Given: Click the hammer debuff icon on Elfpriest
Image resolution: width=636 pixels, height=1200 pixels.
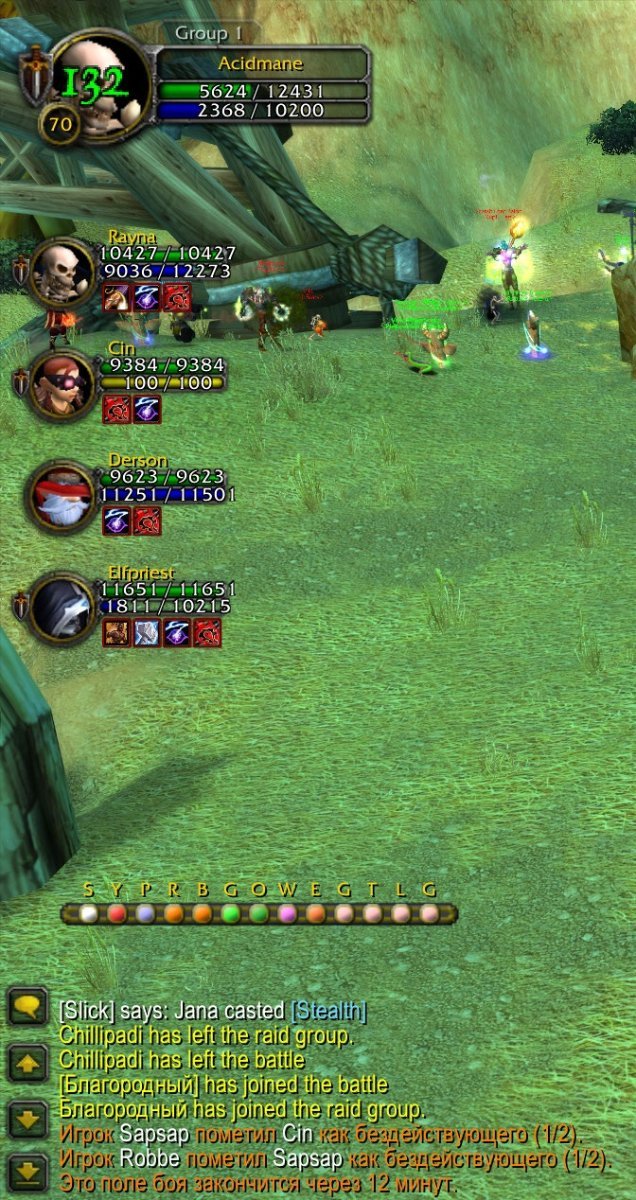Looking at the screenshot, I should click(x=146, y=632).
